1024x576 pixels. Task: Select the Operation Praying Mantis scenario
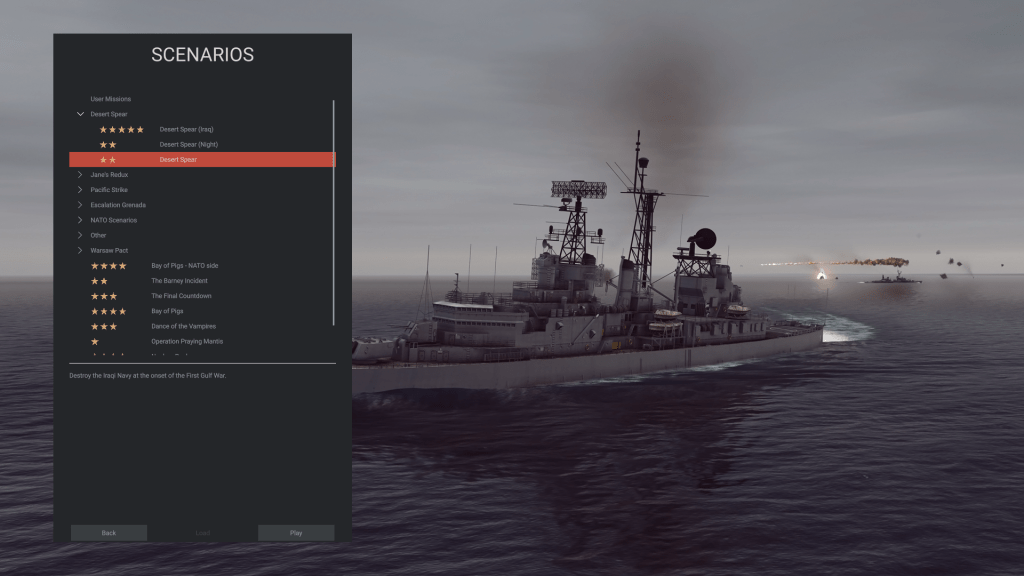click(187, 341)
